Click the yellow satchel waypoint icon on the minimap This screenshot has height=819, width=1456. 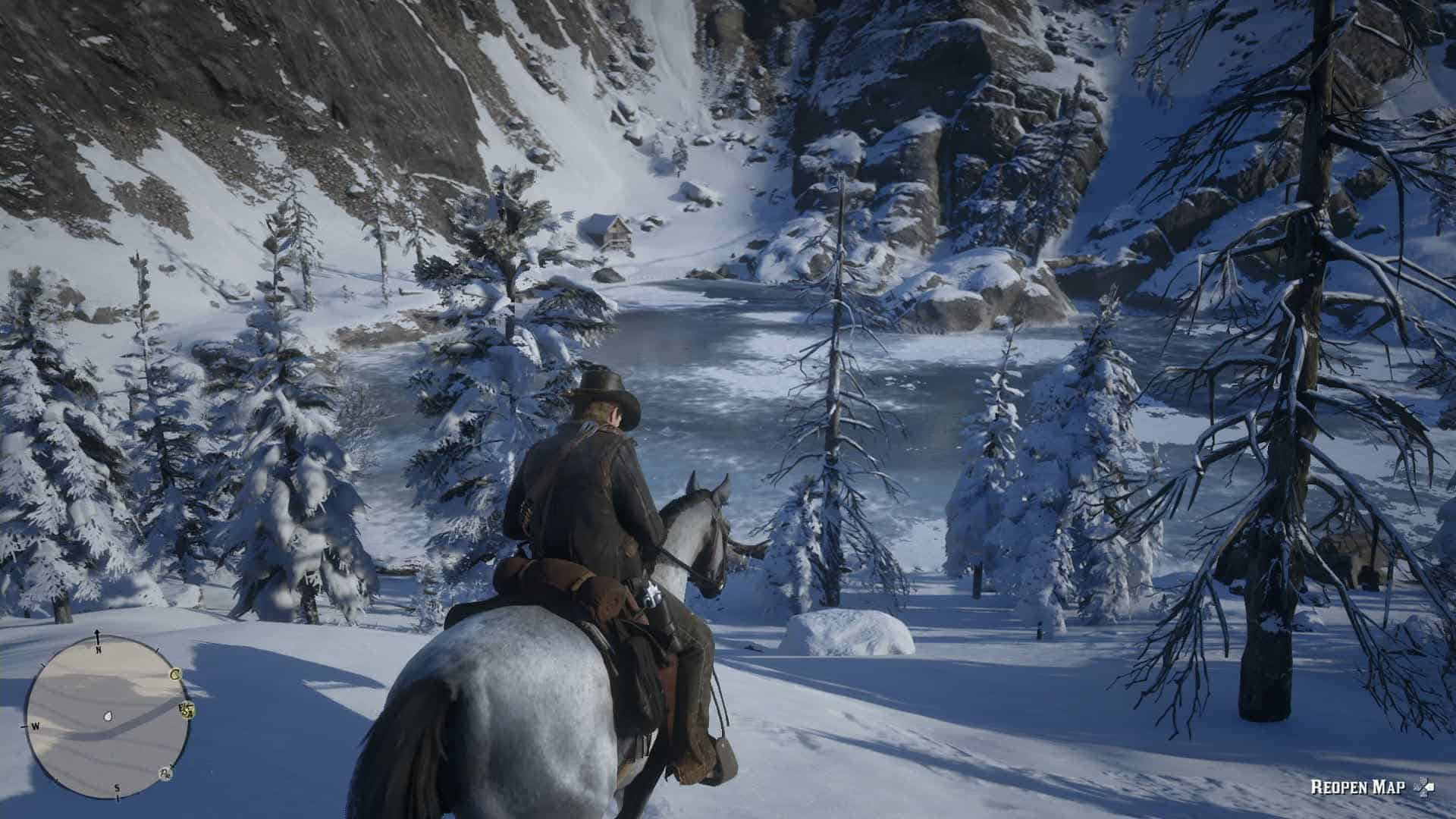tap(188, 711)
